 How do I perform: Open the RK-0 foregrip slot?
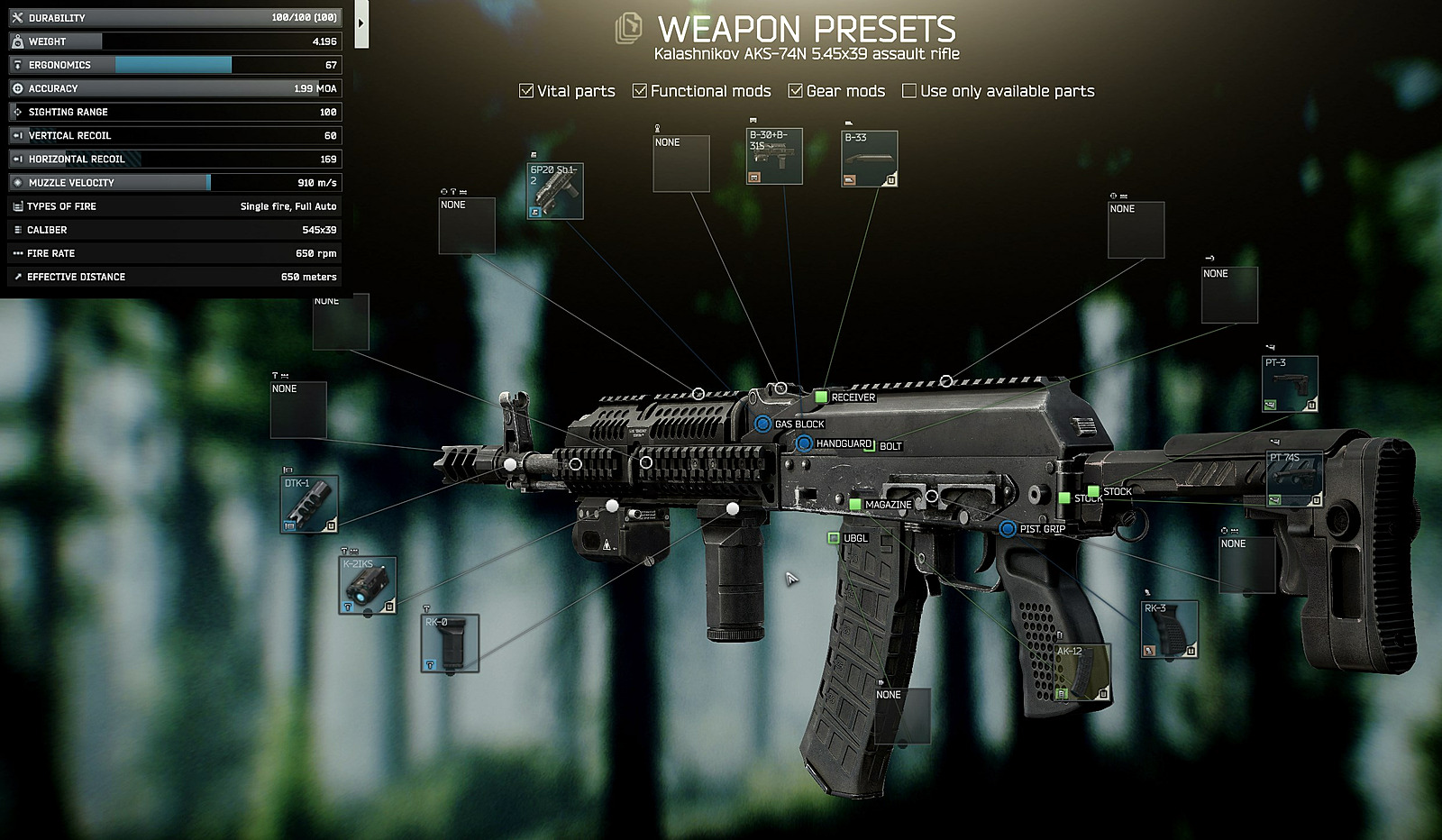pos(450,644)
